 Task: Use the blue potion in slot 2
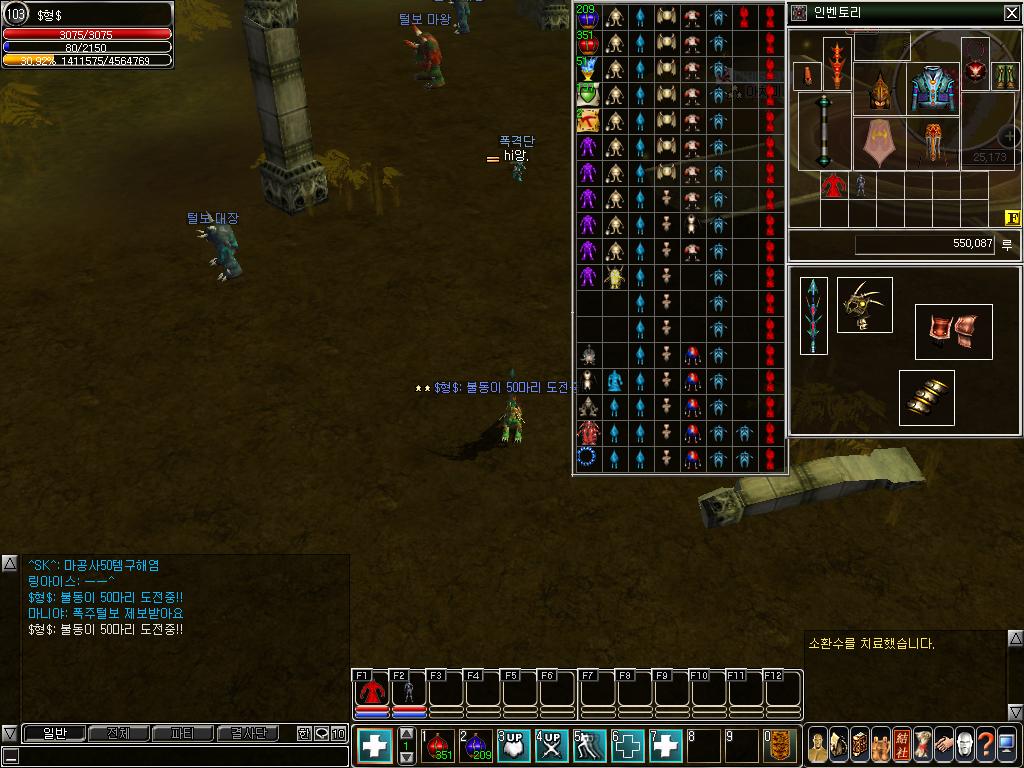point(476,746)
